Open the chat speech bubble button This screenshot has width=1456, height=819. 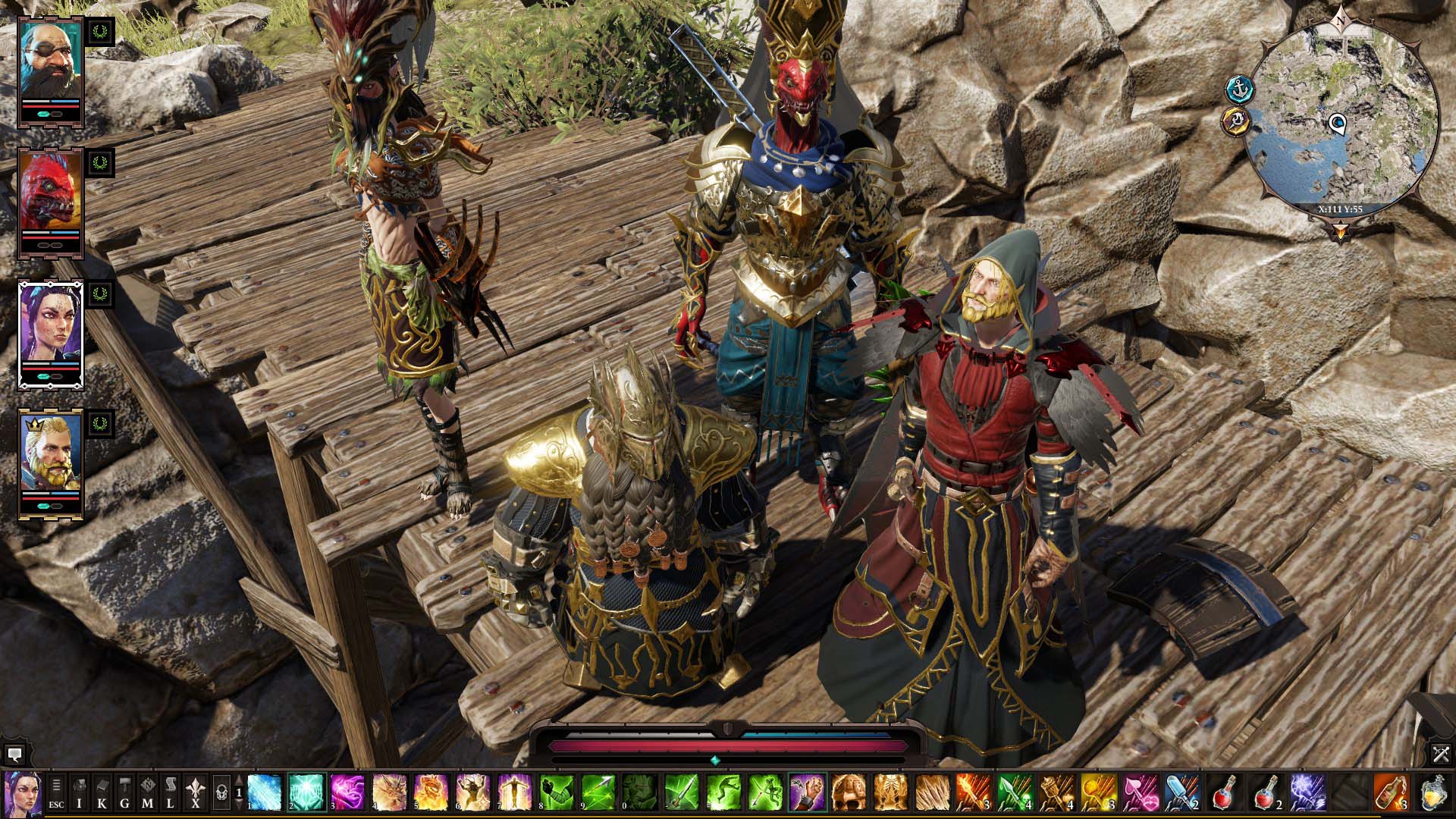[x=14, y=754]
